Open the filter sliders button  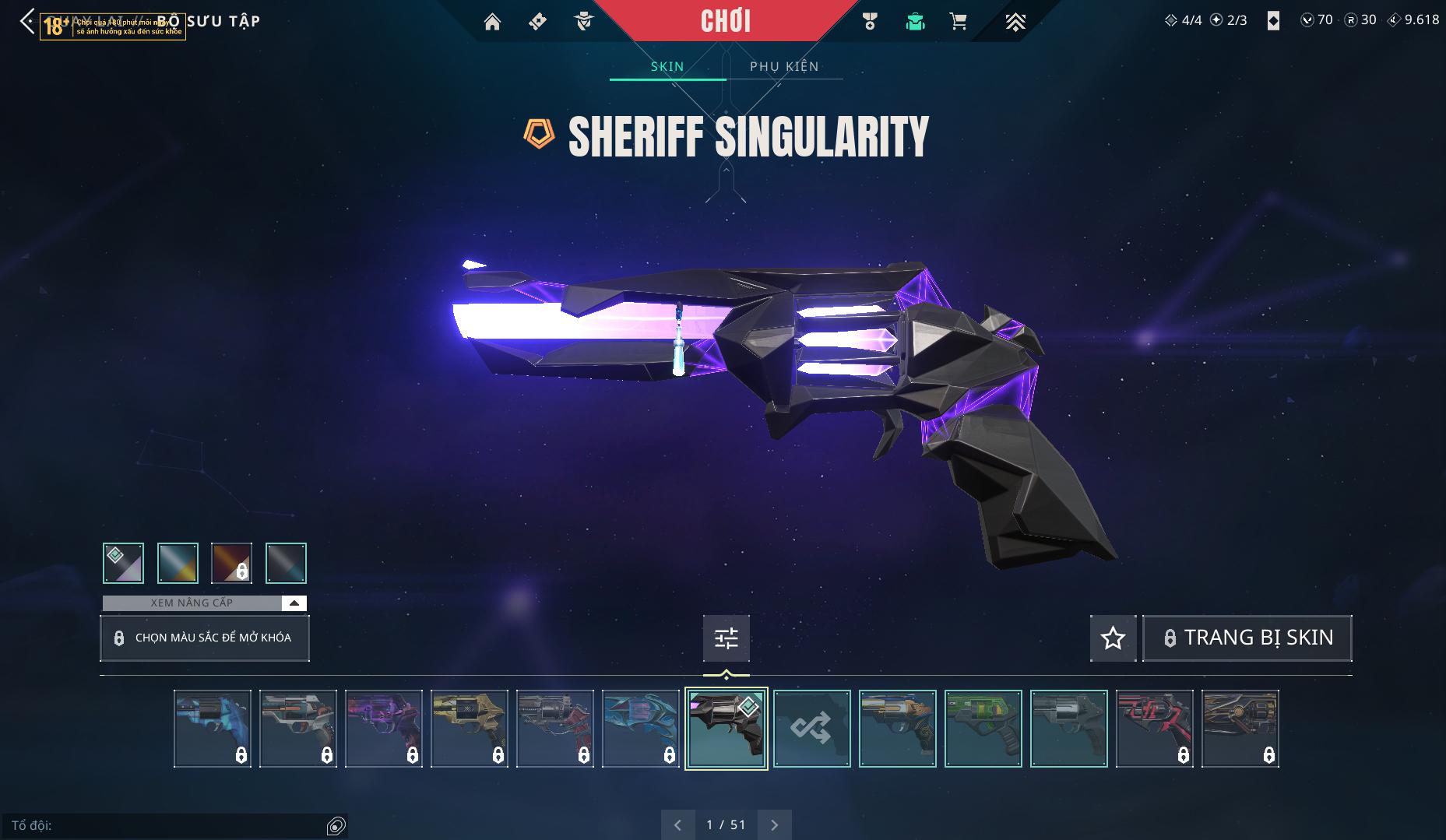727,638
